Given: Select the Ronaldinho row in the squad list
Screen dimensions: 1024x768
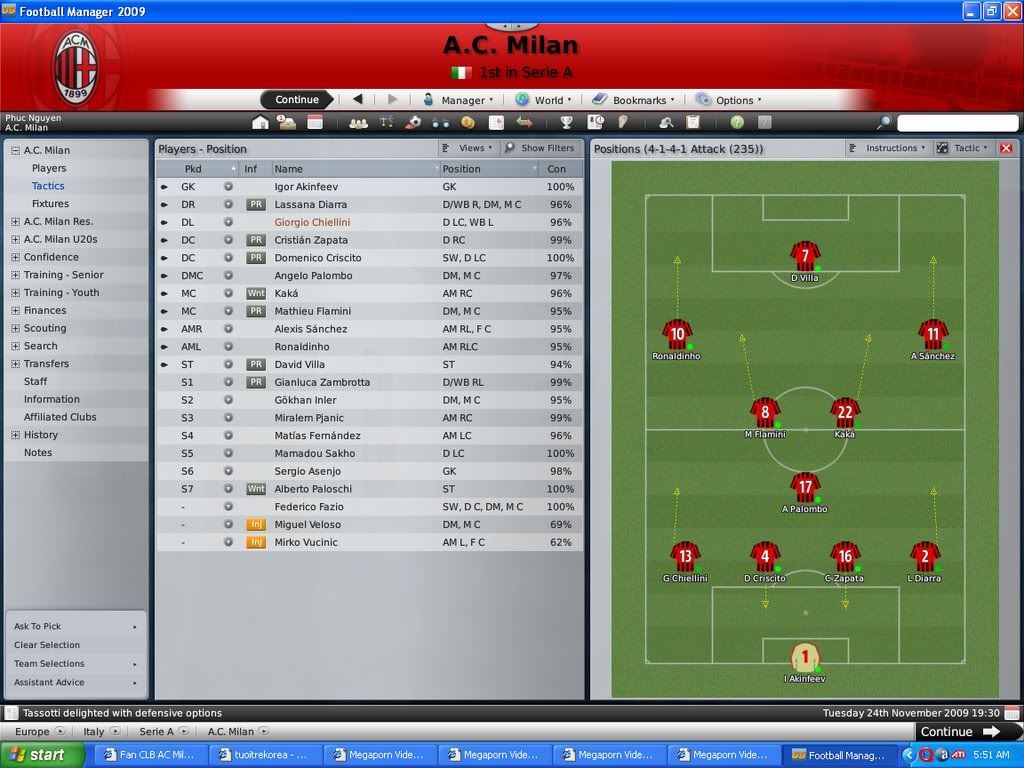Looking at the screenshot, I should click(303, 347).
